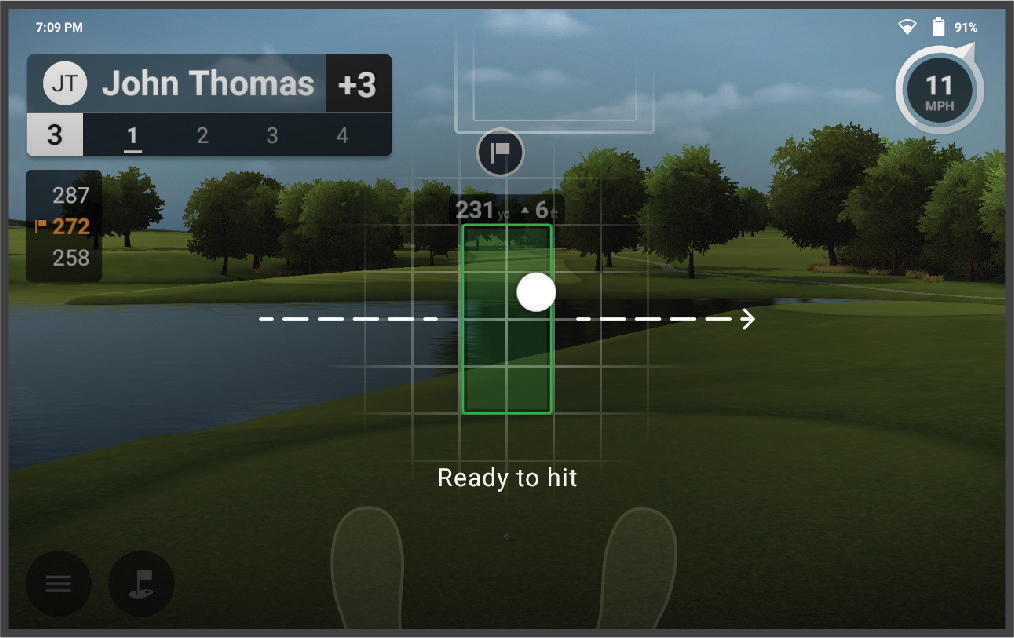Screen dimensions: 1014x638
Task: Select the flag marker above the target
Action: (501, 152)
